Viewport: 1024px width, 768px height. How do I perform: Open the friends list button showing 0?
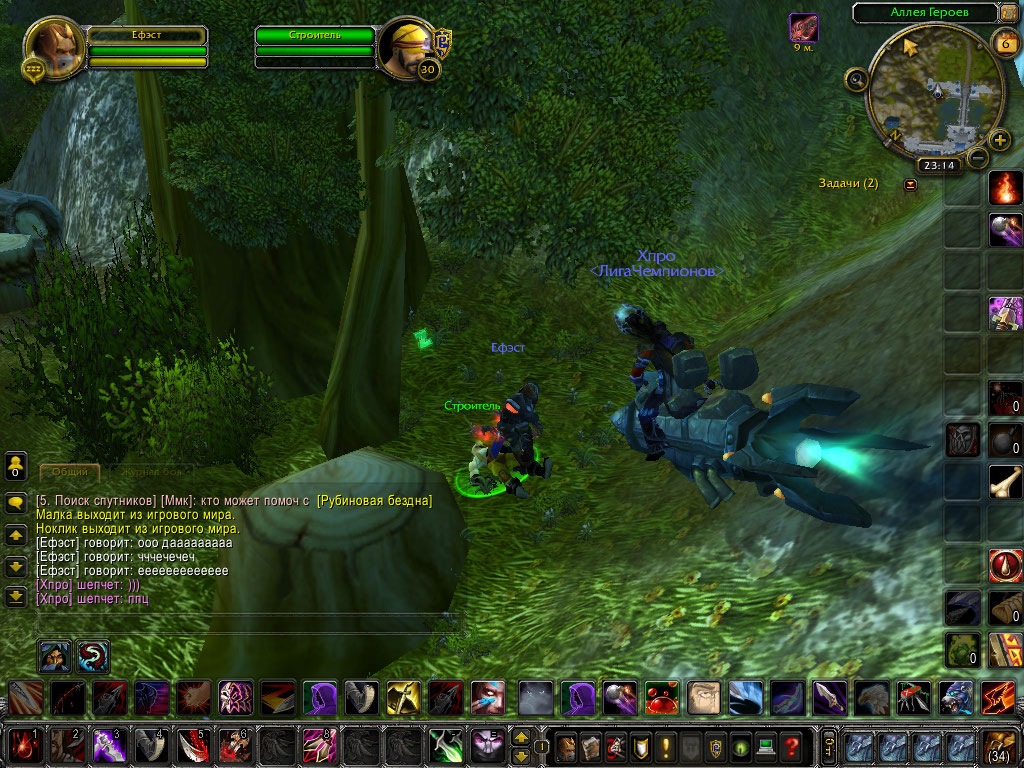[x=15, y=465]
